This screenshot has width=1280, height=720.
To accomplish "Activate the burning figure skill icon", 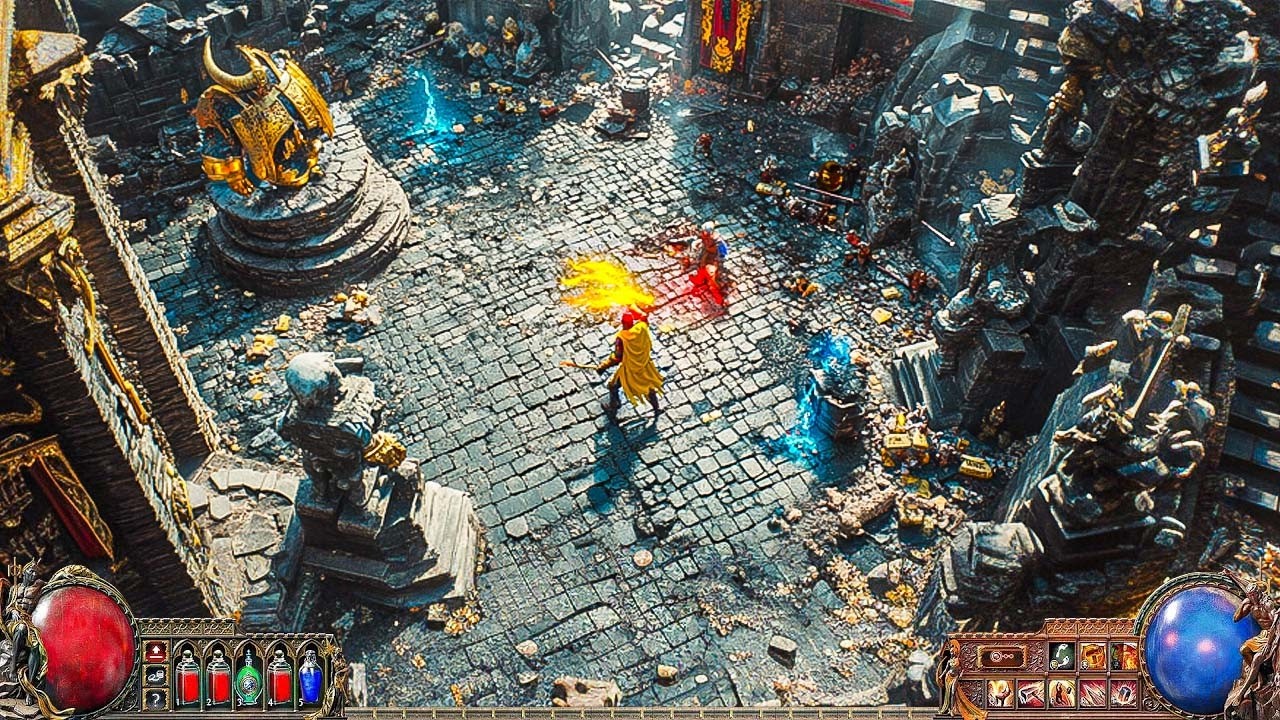I will 1061,694.
